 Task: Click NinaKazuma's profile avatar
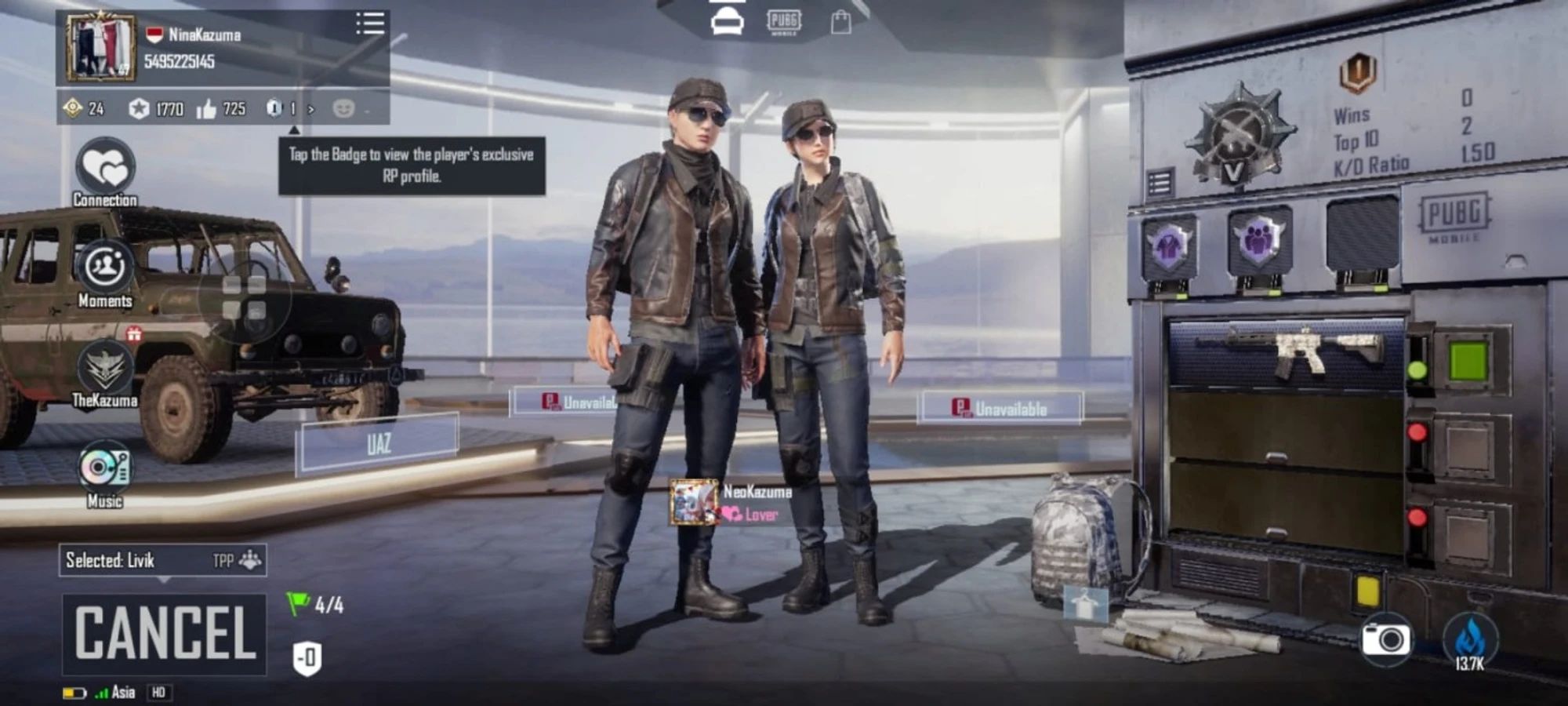[100, 48]
